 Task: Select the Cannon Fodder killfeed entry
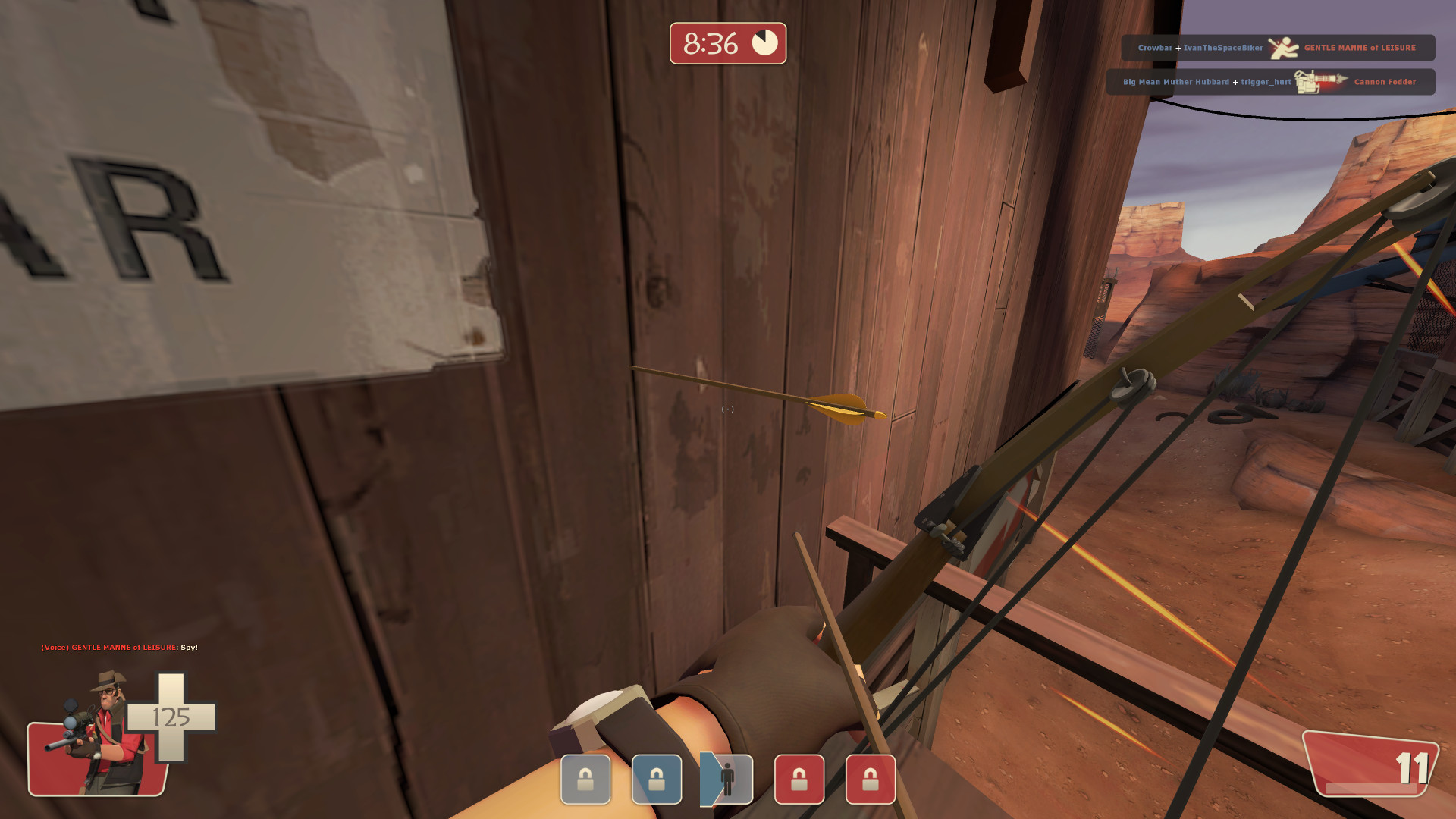point(1385,82)
